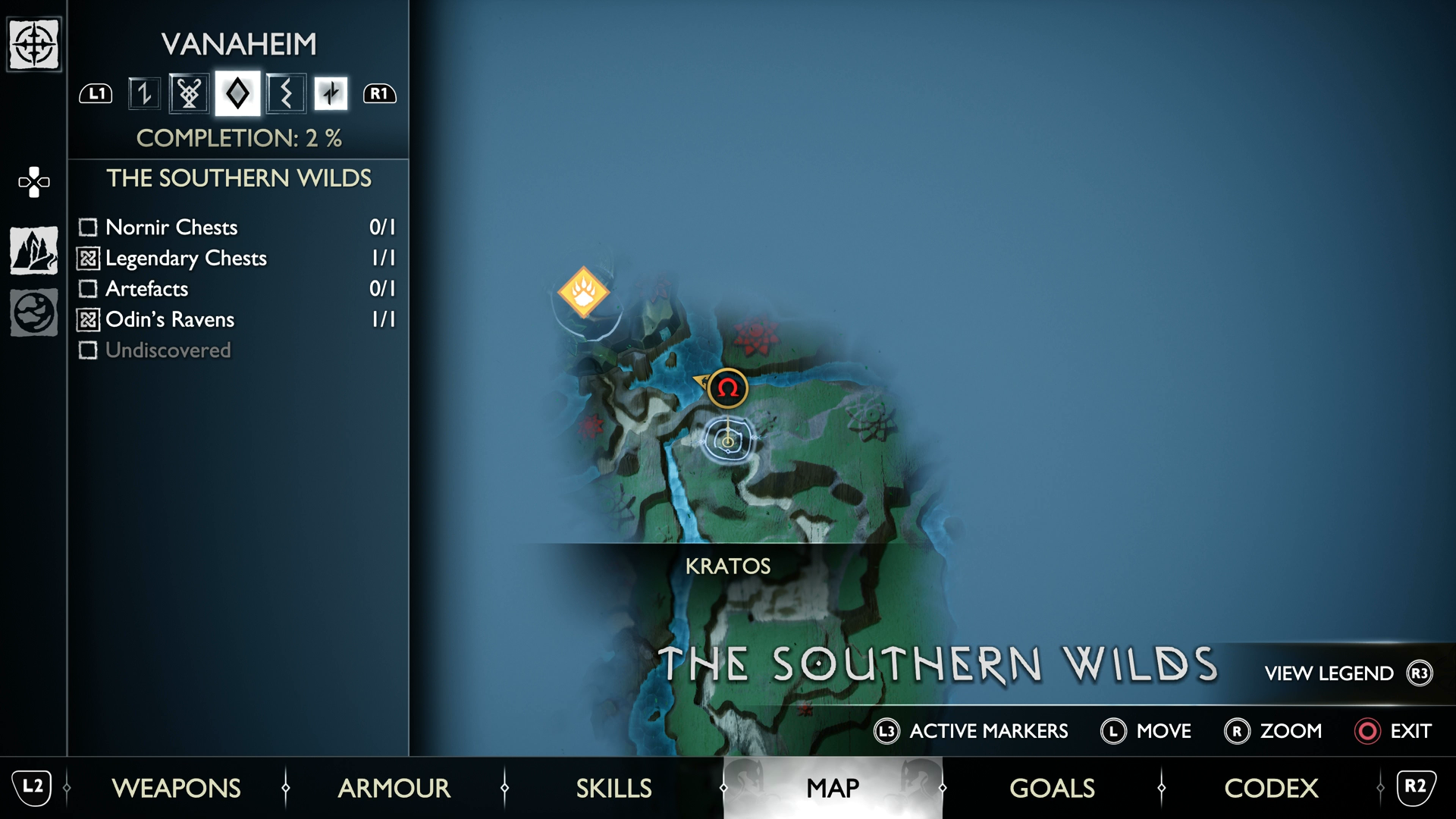Select Kratos's red omega map marker

pyautogui.click(x=728, y=388)
